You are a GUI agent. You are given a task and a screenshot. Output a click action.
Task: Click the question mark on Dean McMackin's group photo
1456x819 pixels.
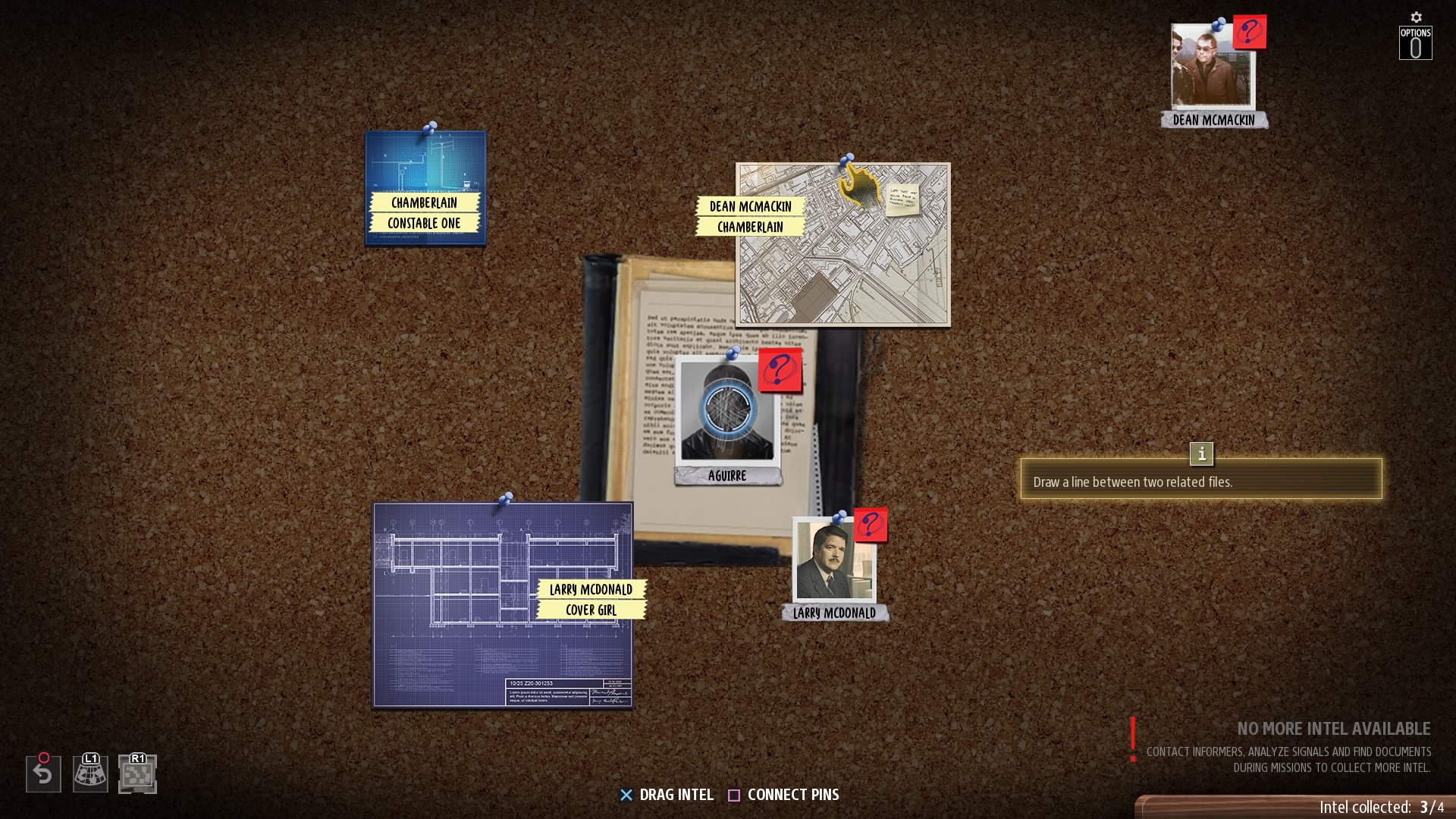[1251, 32]
